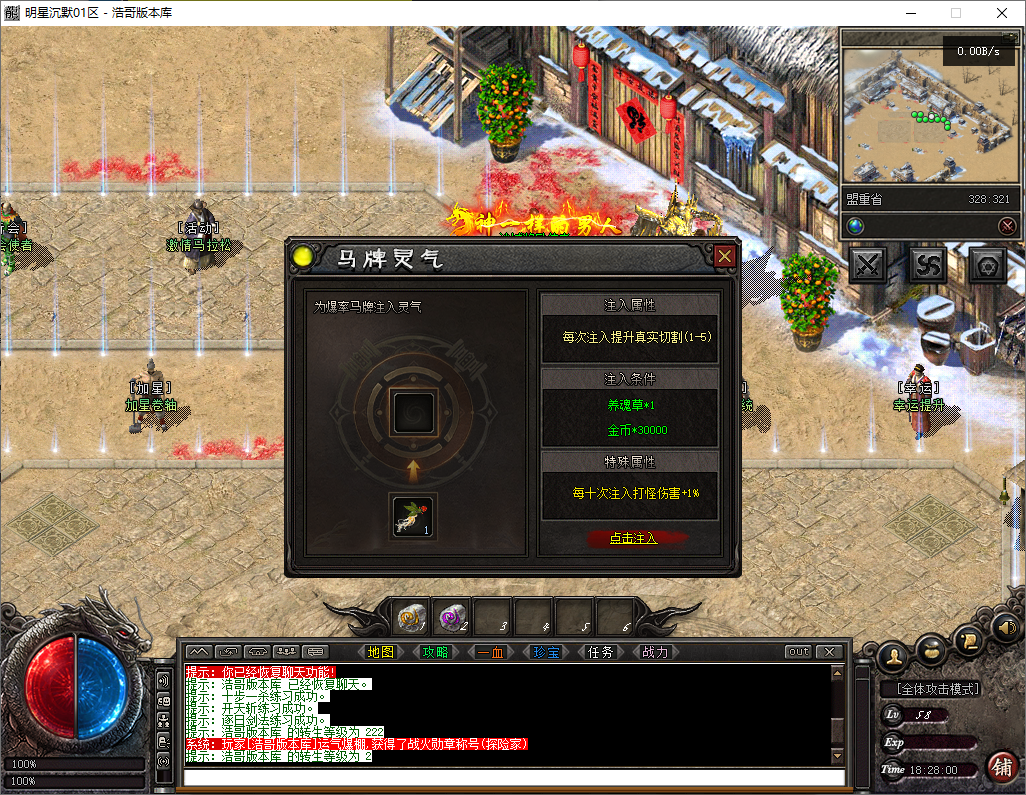Viewport: 1026px width, 795px height.
Task: Click the empty horse token injection slot
Action: point(413,410)
